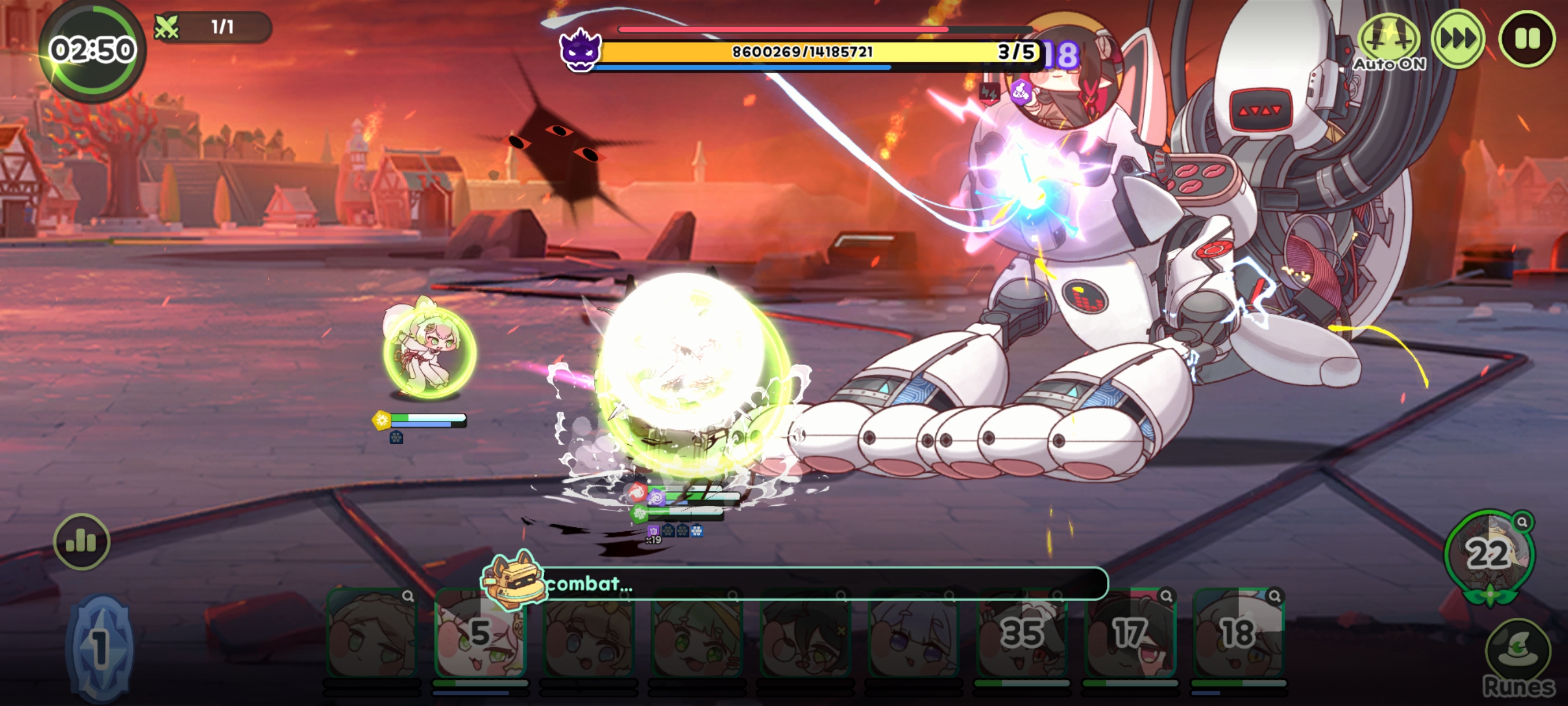Select the pink-haired cookie skill showing 5
Viewport: 1568px width, 706px height.
point(480,633)
